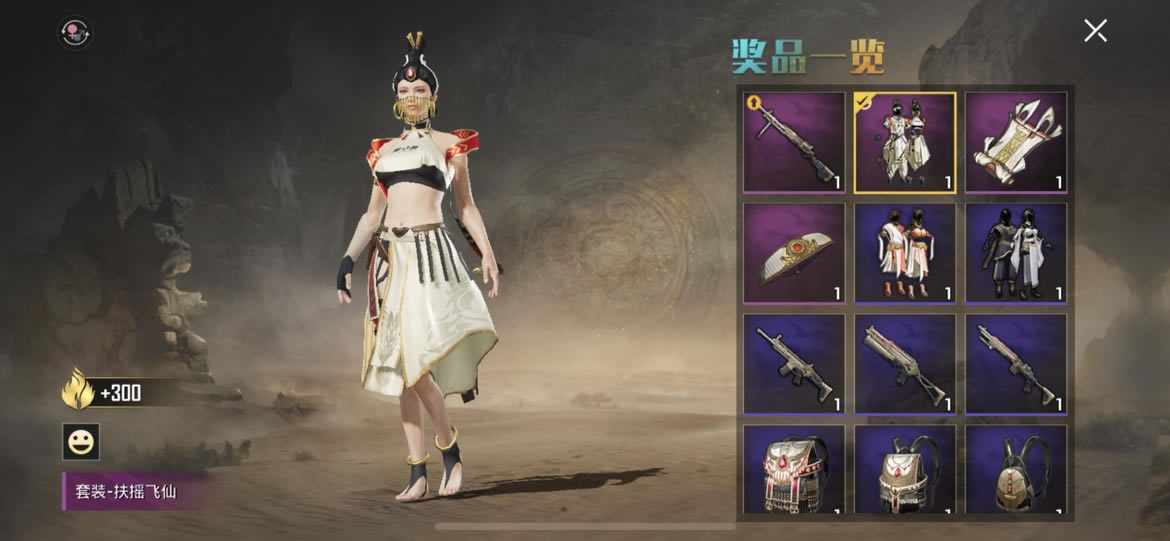Screen dimensions: 1170x541
Task: Select the white hat with red gem
Action: click(794, 253)
